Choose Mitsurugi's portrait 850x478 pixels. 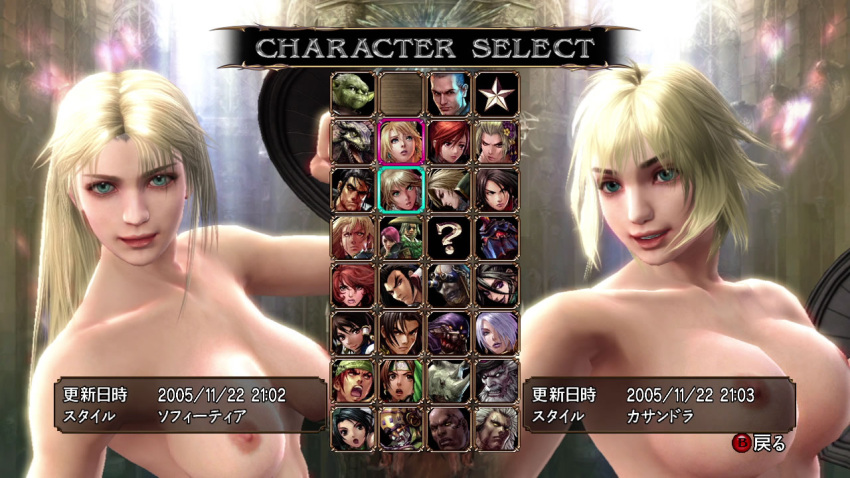coord(354,189)
